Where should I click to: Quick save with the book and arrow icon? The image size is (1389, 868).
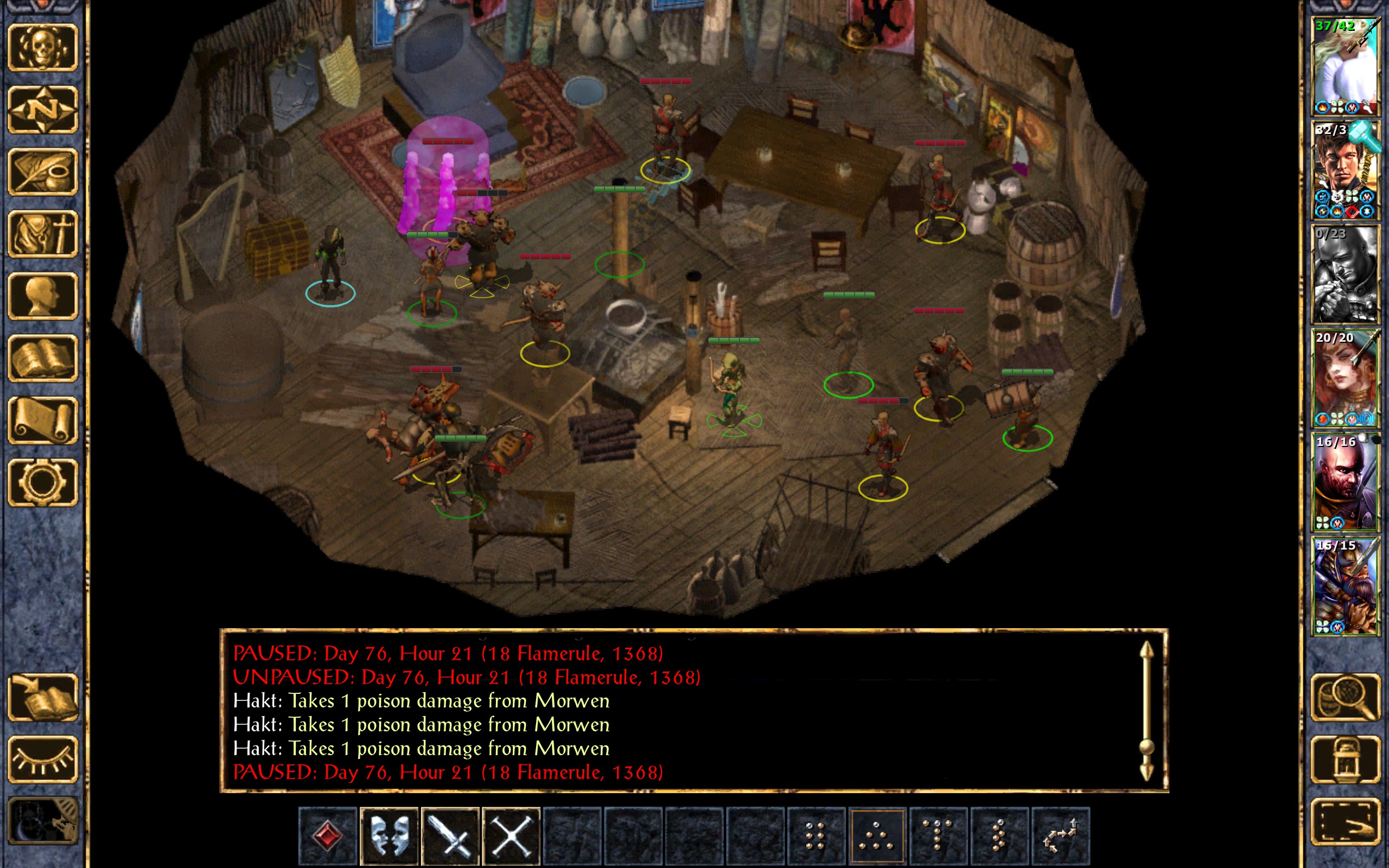43,697
